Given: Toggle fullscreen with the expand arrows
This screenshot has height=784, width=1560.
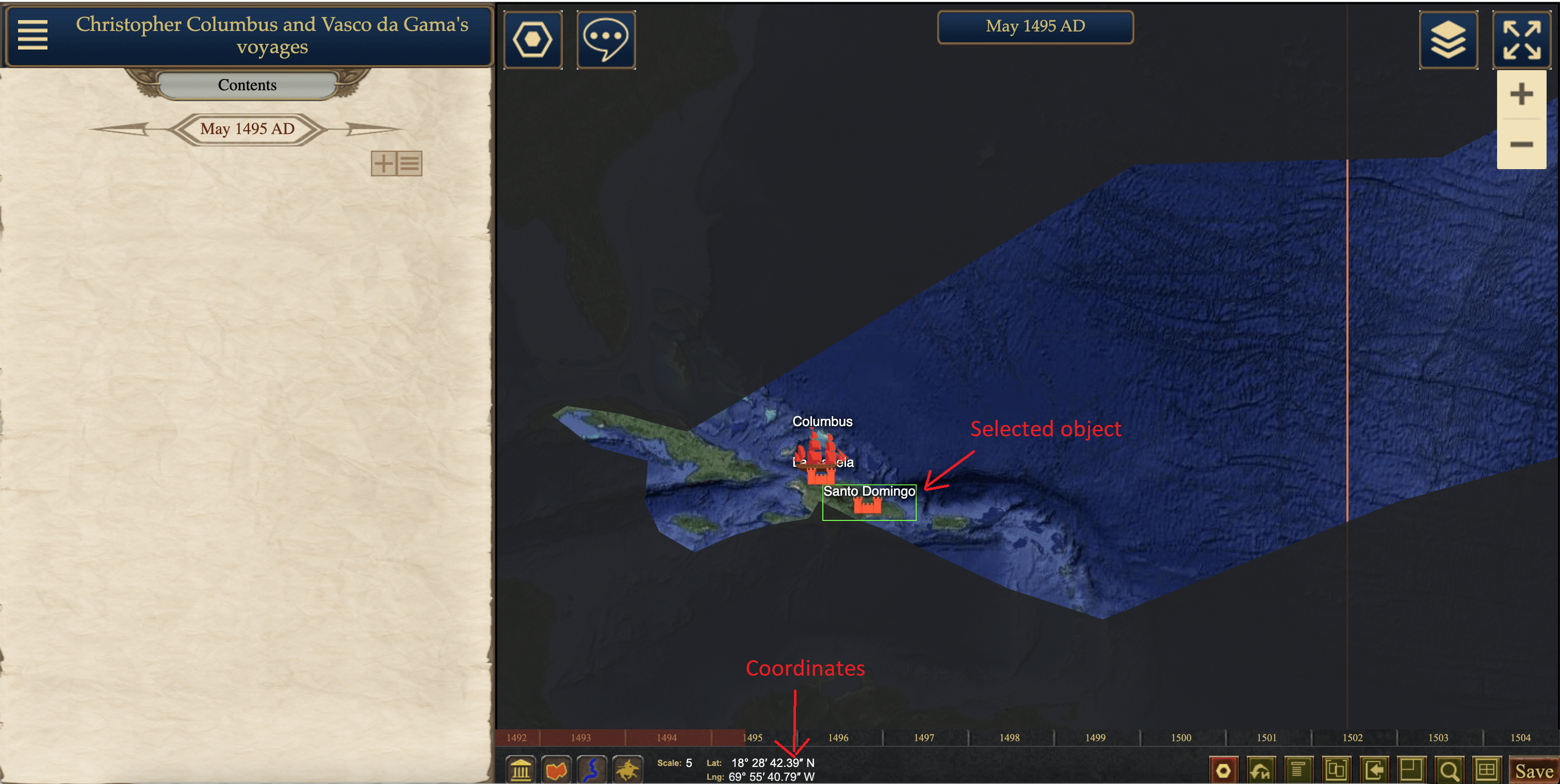Looking at the screenshot, I should pyautogui.click(x=1521, y=40).
